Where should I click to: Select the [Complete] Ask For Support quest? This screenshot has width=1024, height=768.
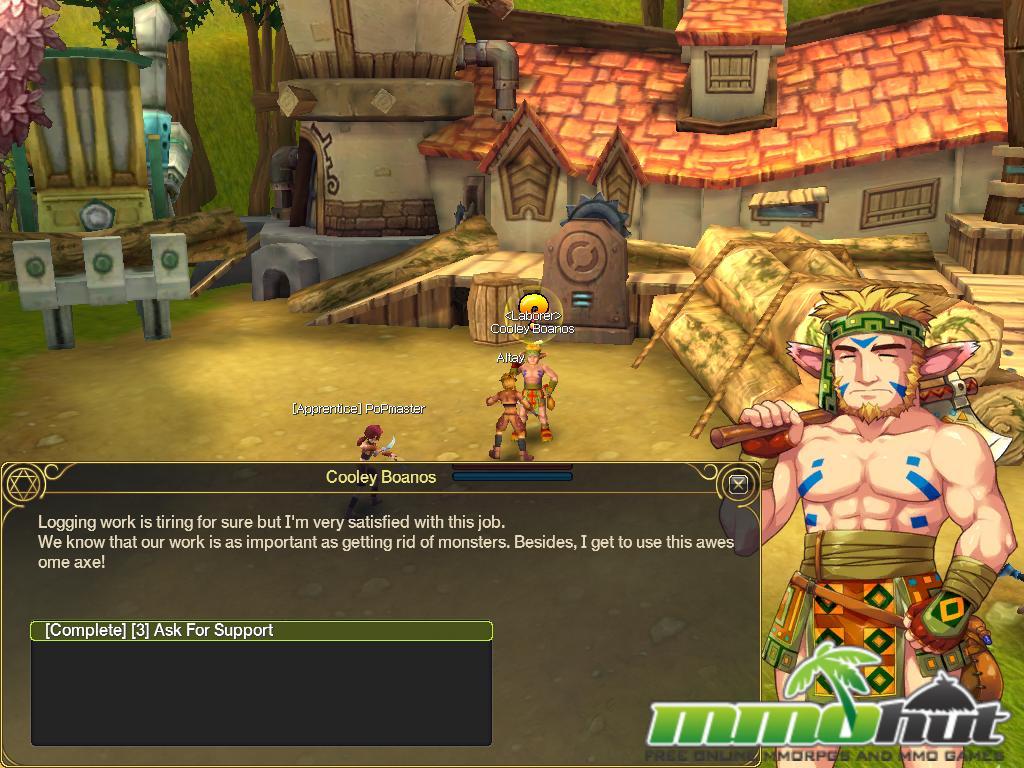[261, 631]
